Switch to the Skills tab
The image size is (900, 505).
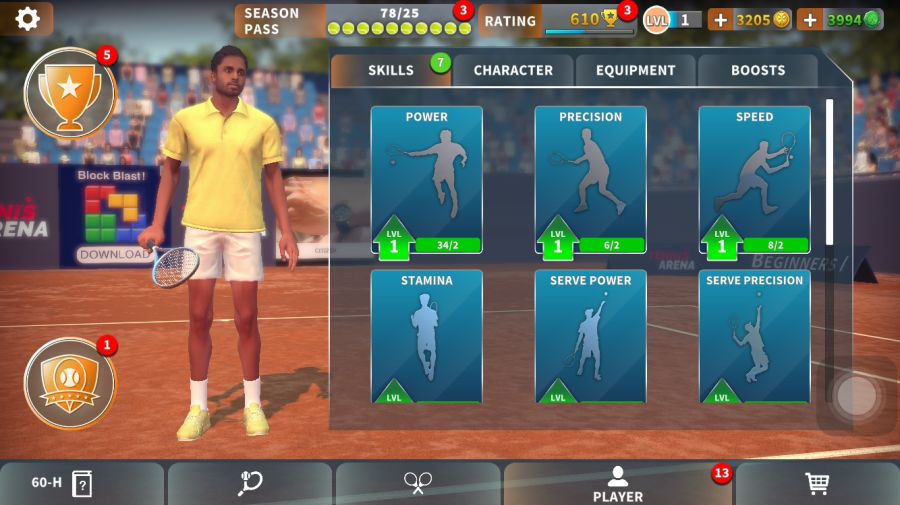click(x=391, y=71)
